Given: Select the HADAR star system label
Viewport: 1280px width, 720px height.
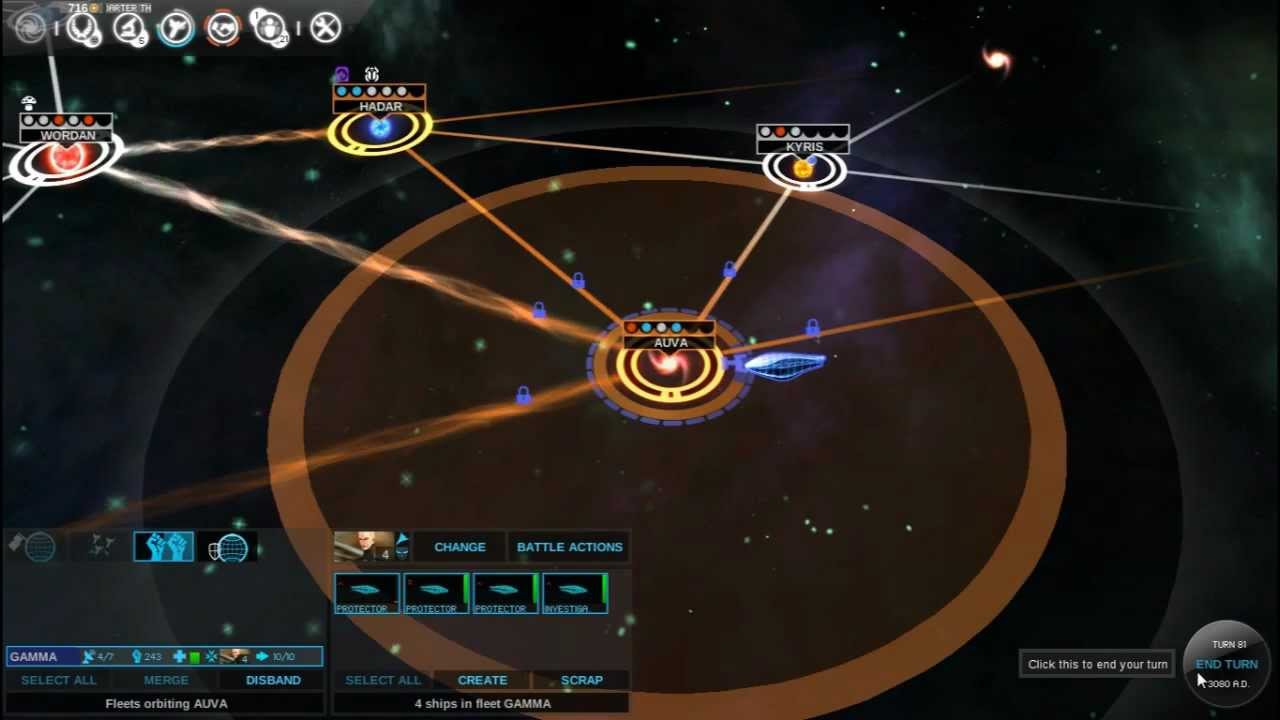Looking at the screenshot, I should click(380, 106).
